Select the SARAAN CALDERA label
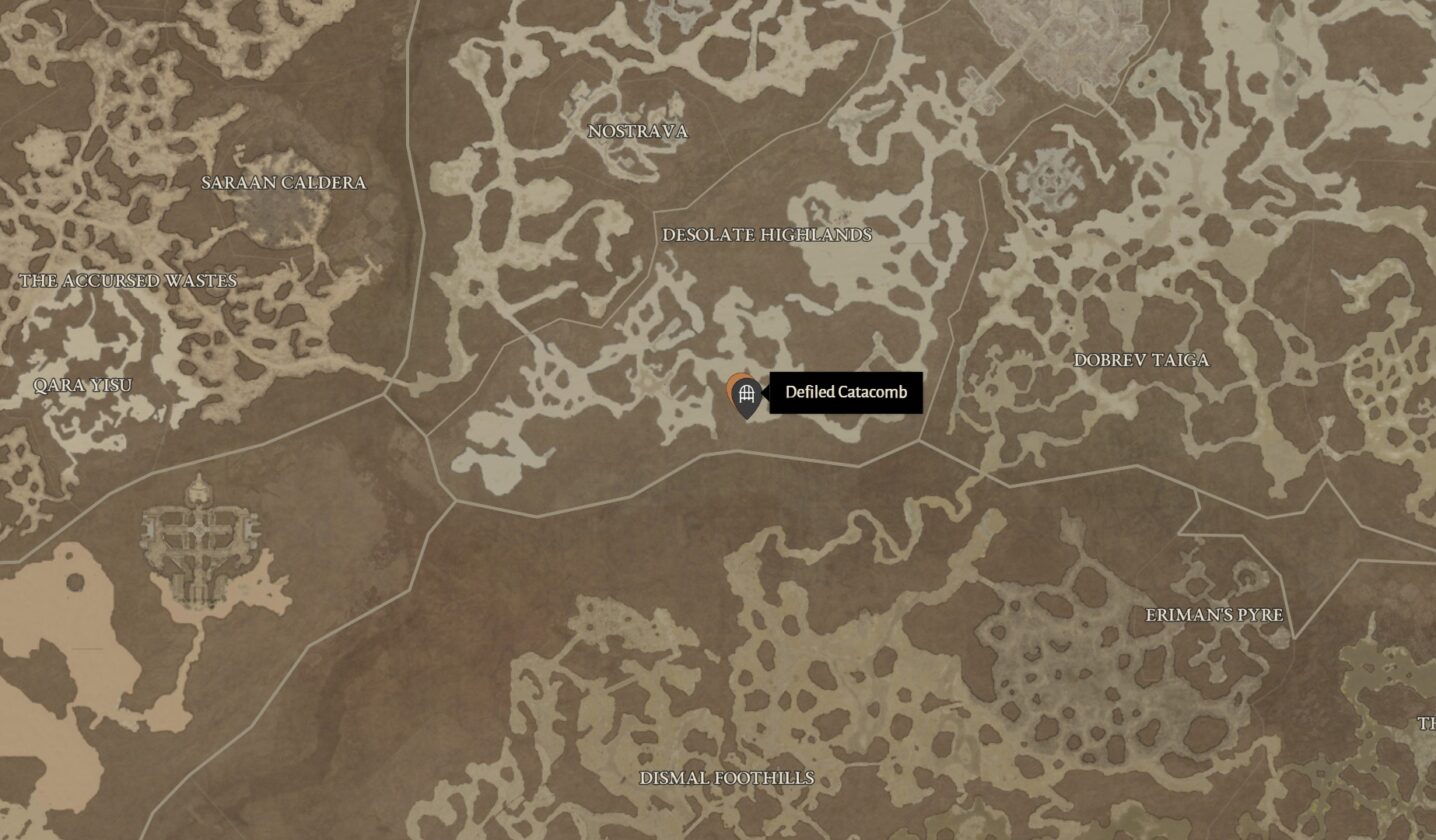Viewport: 1436px width, 840px height. (284, 184)
